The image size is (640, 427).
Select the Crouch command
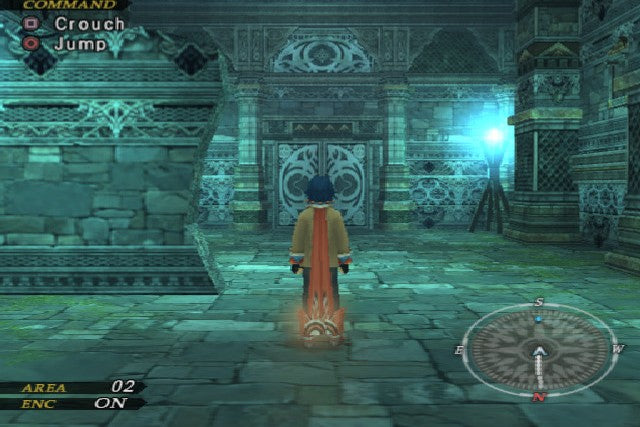(88, 23)
